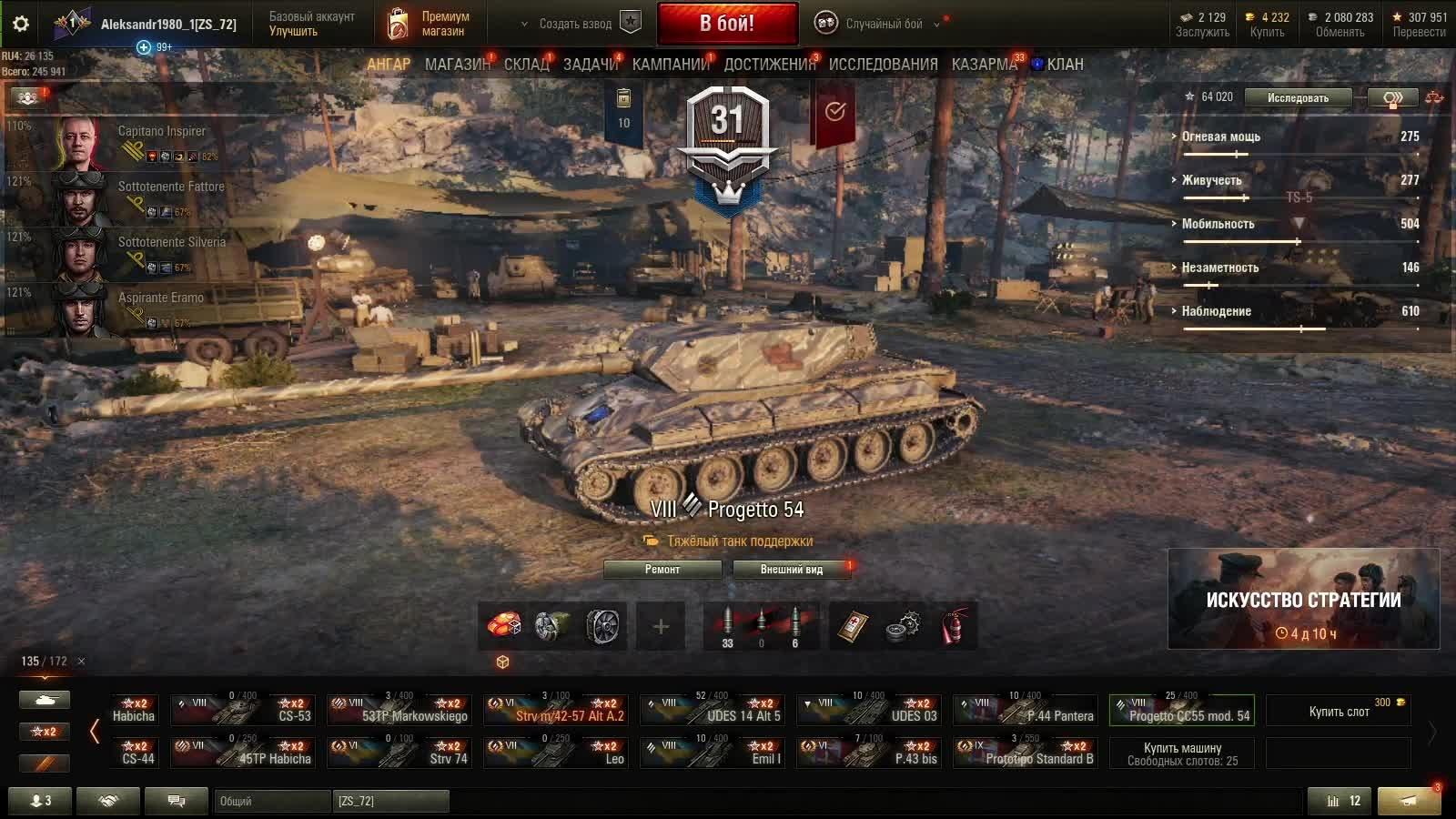This screenshot has height=819, width=1456.
Task: Open Внешний вид customization
Action: [792, 570]
